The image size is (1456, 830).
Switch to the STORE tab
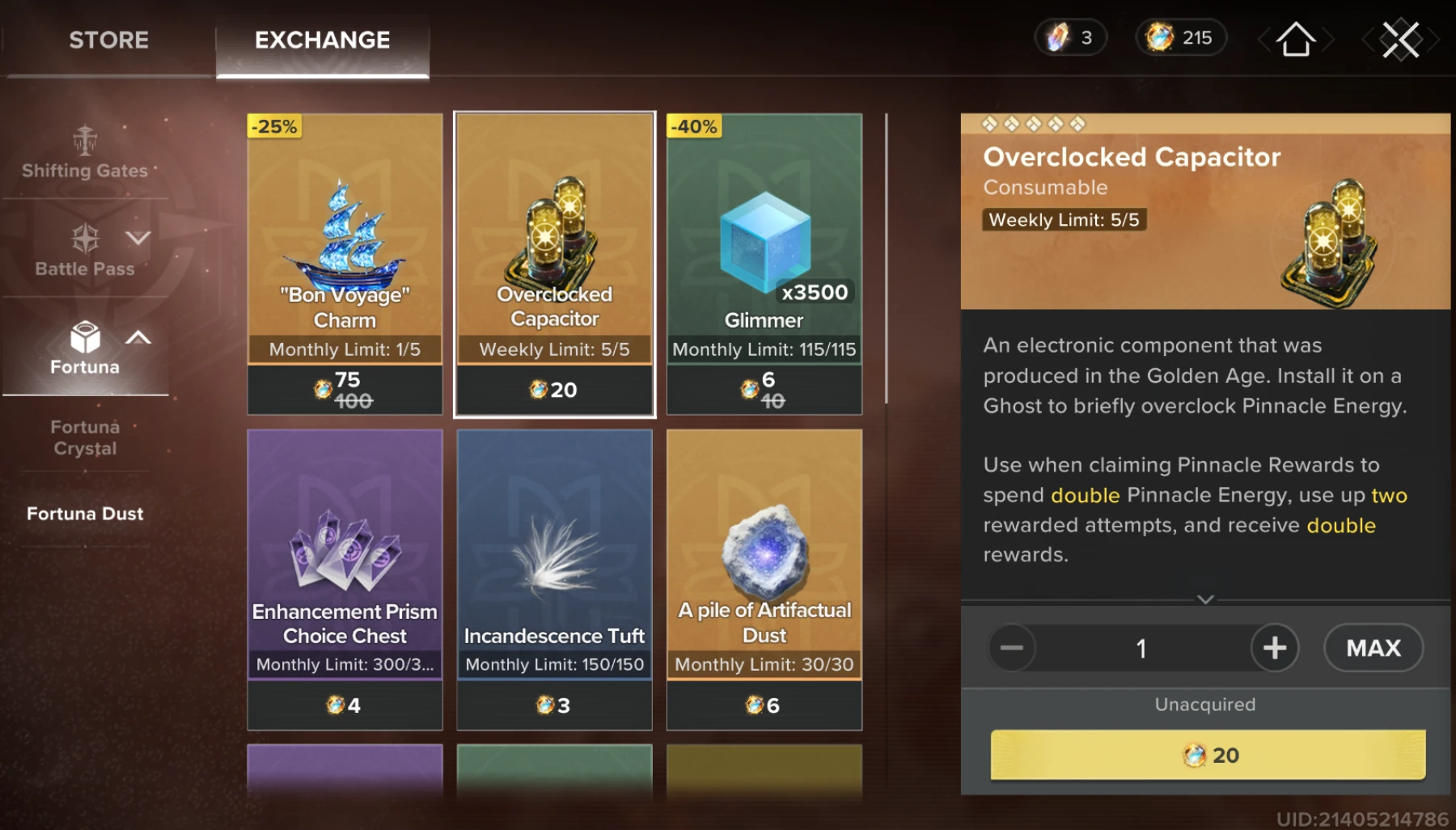click(x=109, y=40)
